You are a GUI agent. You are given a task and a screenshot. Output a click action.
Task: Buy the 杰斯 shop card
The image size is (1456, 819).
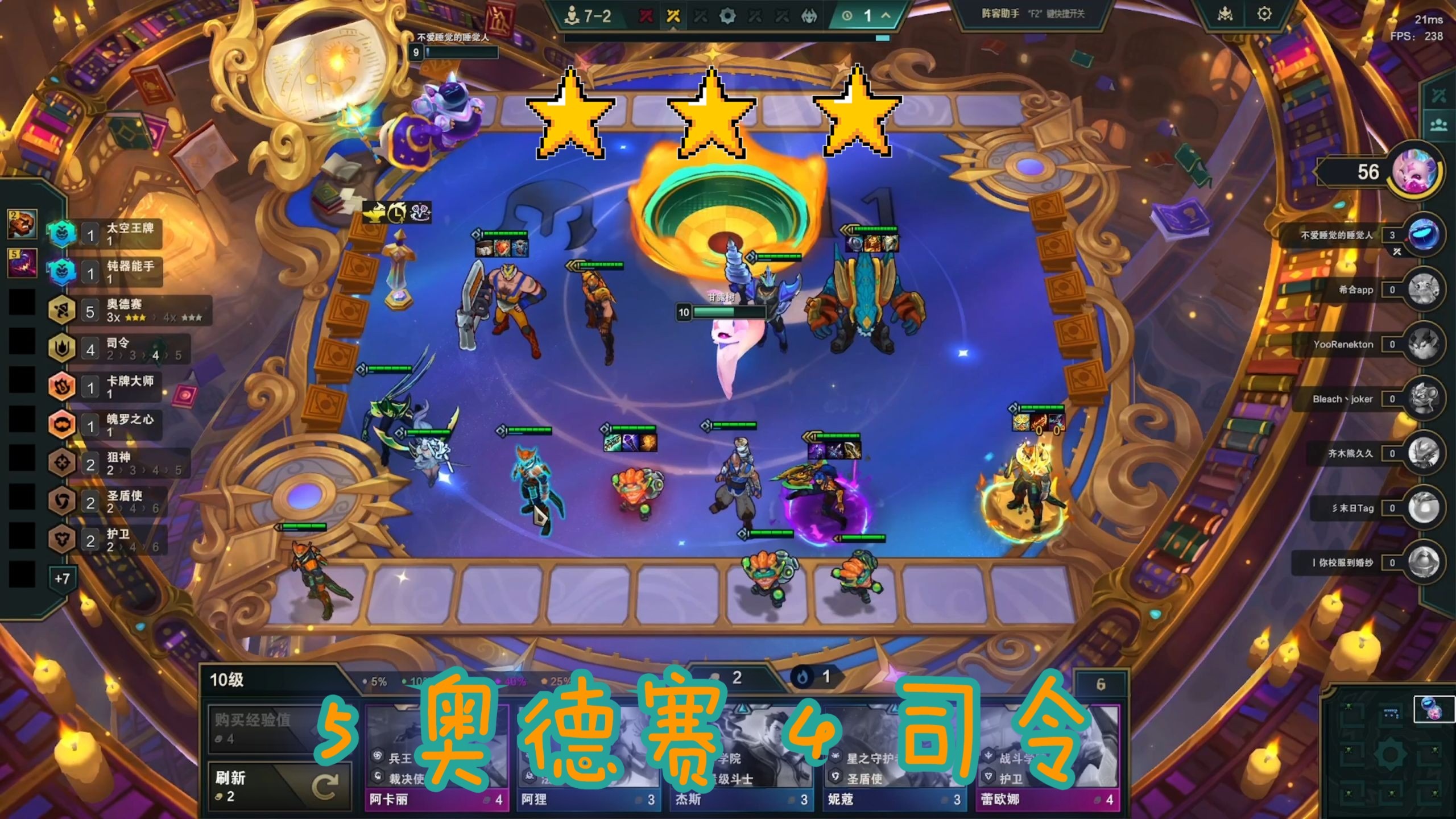741,756
